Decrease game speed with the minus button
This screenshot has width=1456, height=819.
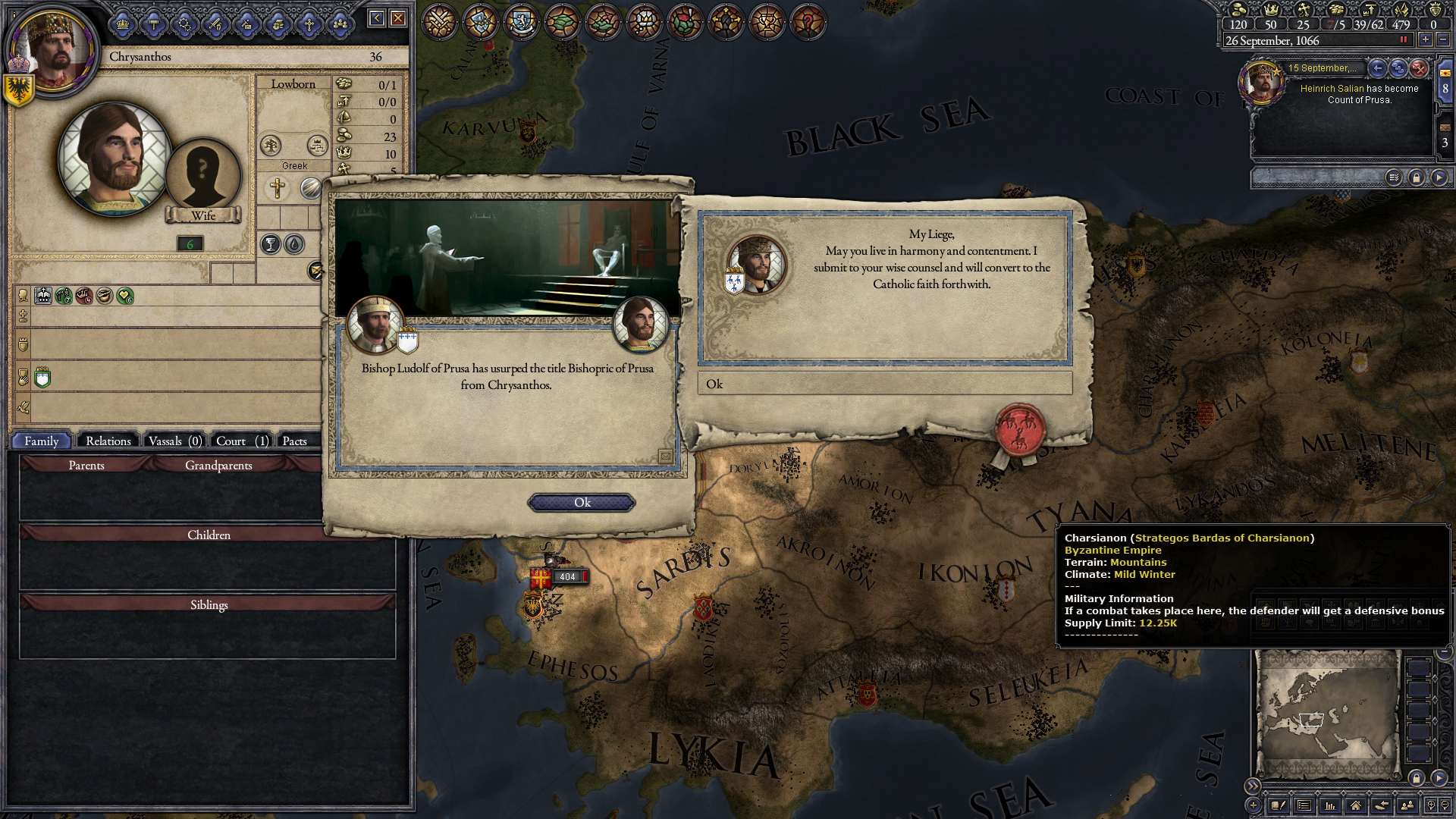tap(1443, 40)
